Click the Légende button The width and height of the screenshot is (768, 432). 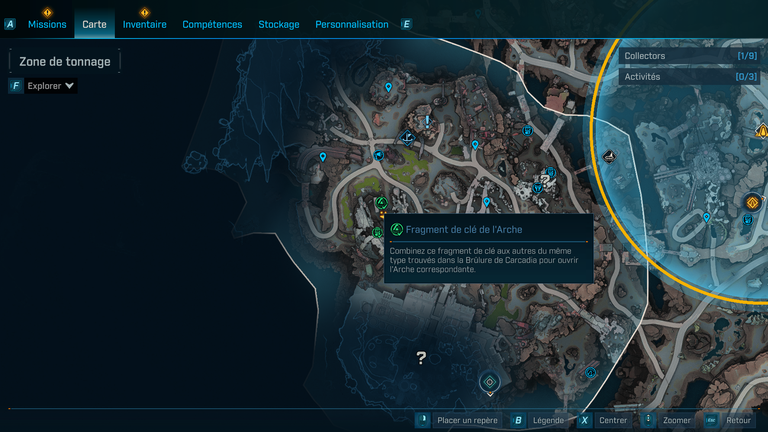pyautogui.click(x=547, y=421)
